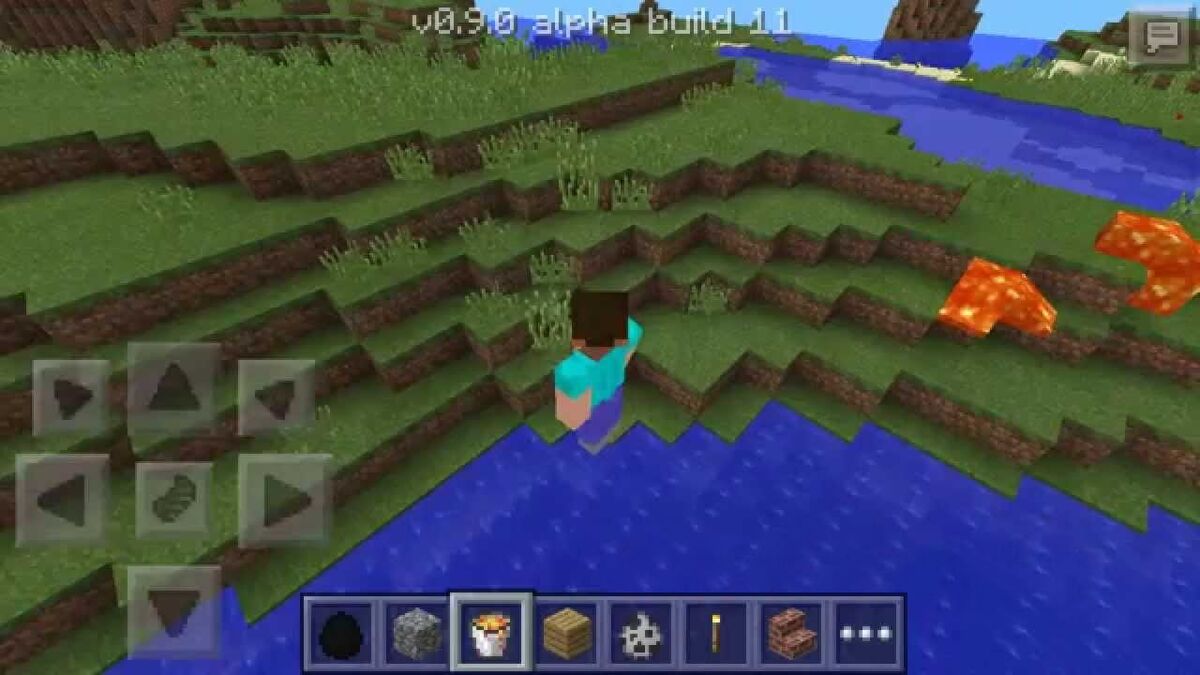This screenshot has width=1200, height=675.
Task: Tap the forward-left diagonal D-pad button
Action: coord(70,397)
